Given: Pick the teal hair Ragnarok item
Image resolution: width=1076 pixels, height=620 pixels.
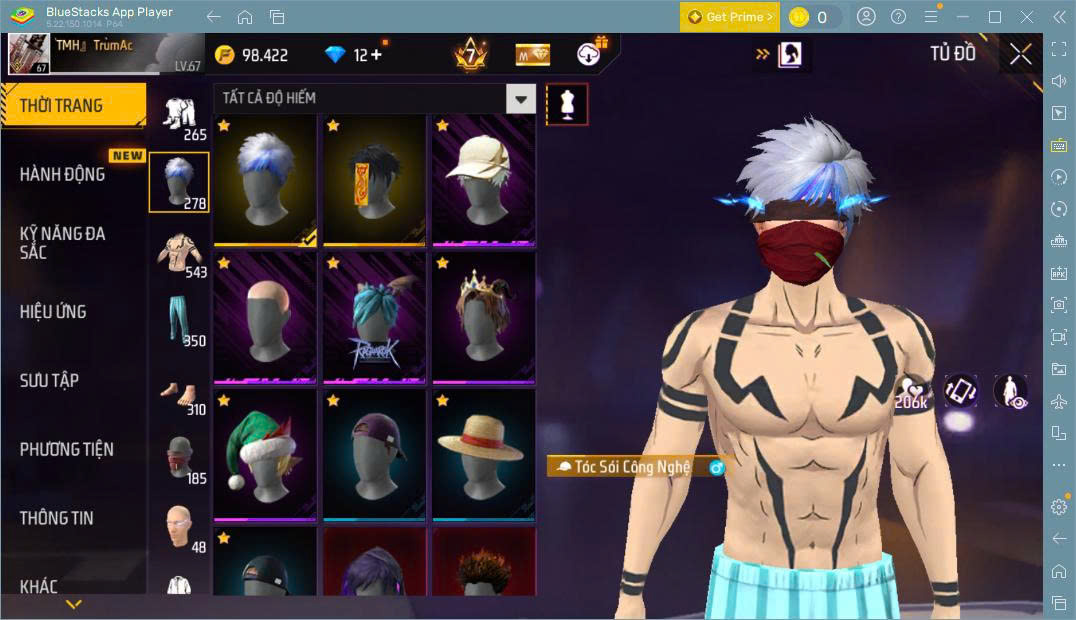Looking at the screenshot, I should (x=374, y=318).
